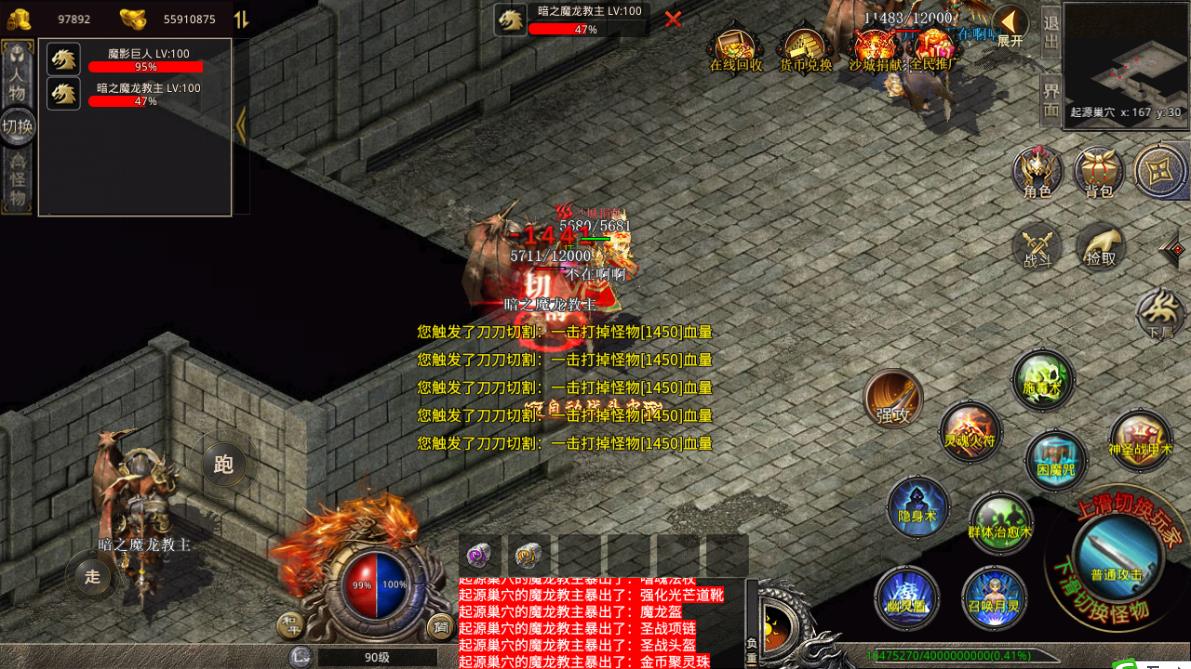This screenshot has width=1191, height=669.
Task: Open the 货币兑换 currency exchange
Action: [x=805, y=50]
